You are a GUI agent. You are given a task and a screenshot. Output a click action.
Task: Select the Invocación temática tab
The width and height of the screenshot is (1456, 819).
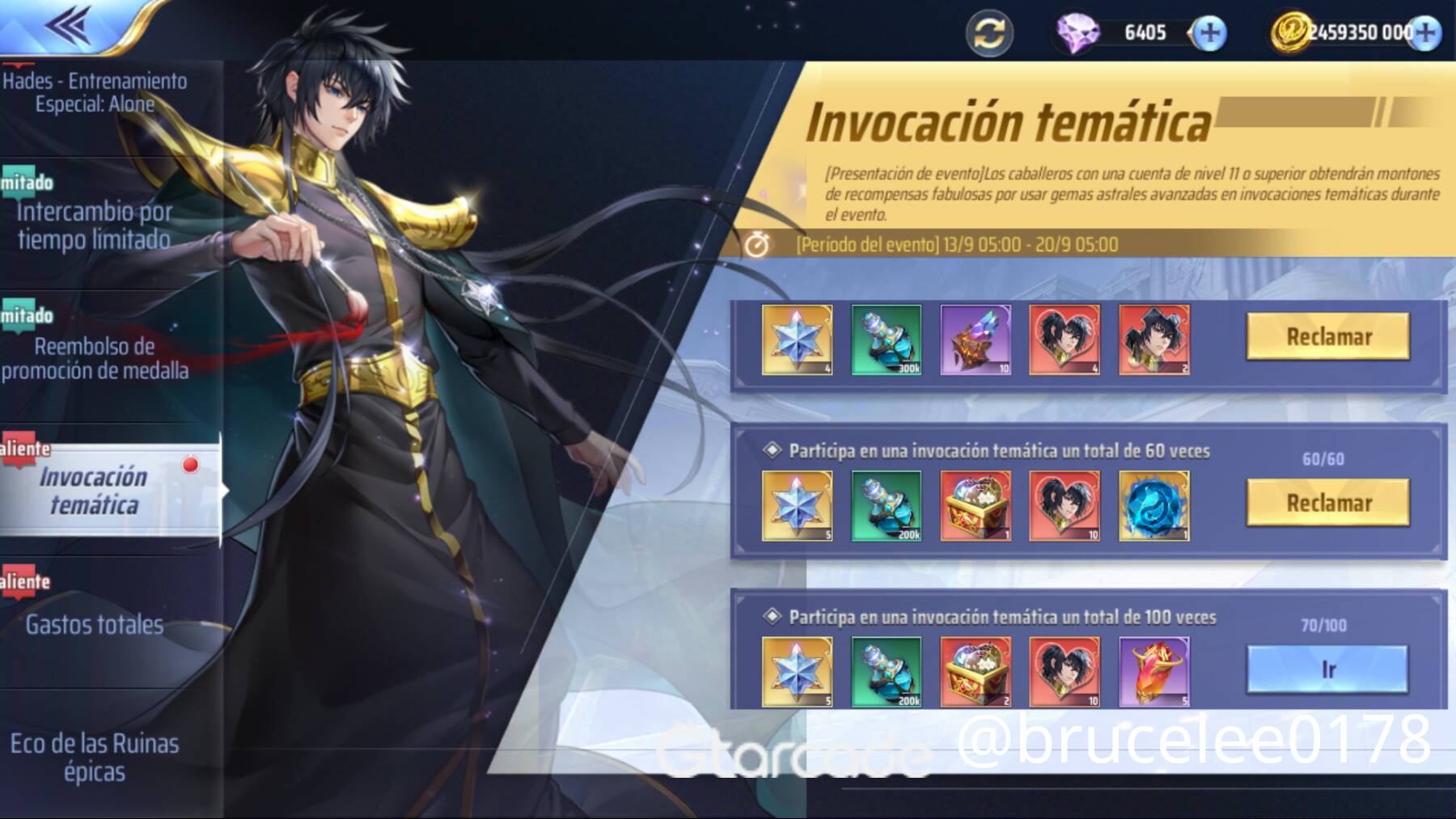pyautogui.click(x=95, y=491)
